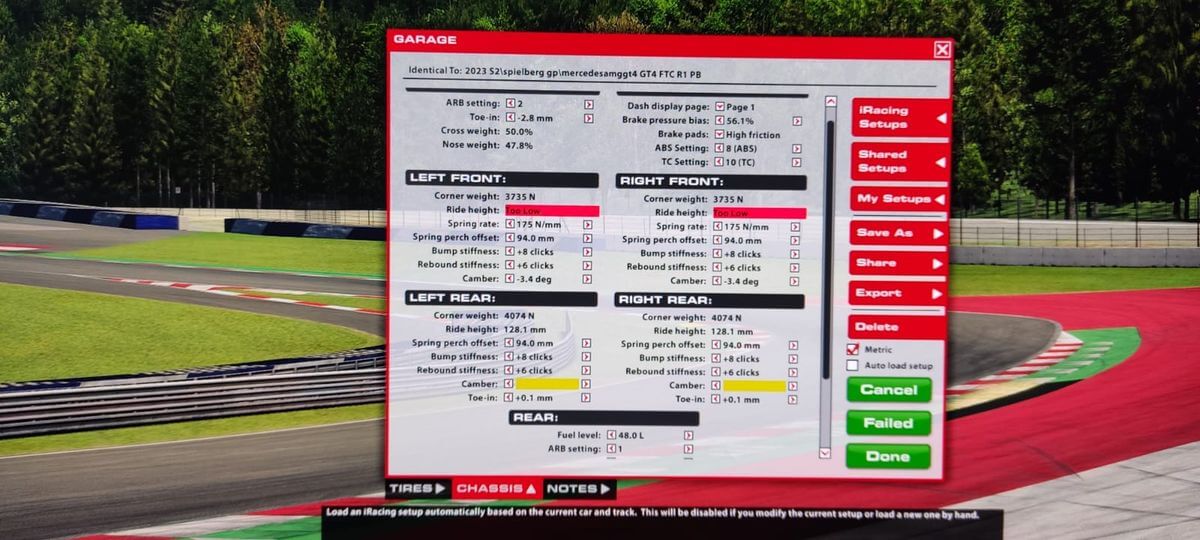Increase the Brake pressure bias
Screen dimensions: 1200x540
[x=796, y=121]
